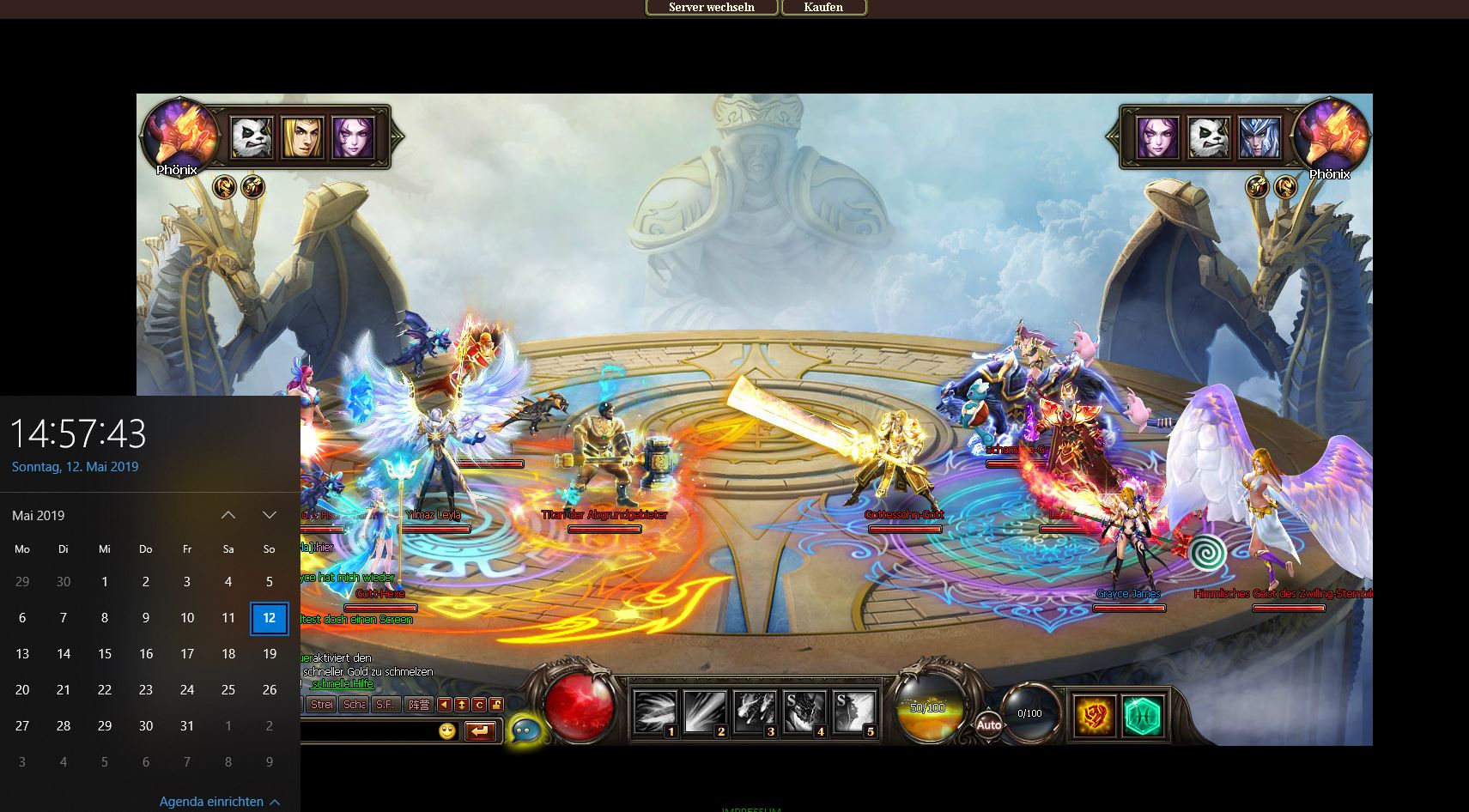Open the smiley emoji picker
The width and height of the screenshot is (1469, 812).
point(446,730)
